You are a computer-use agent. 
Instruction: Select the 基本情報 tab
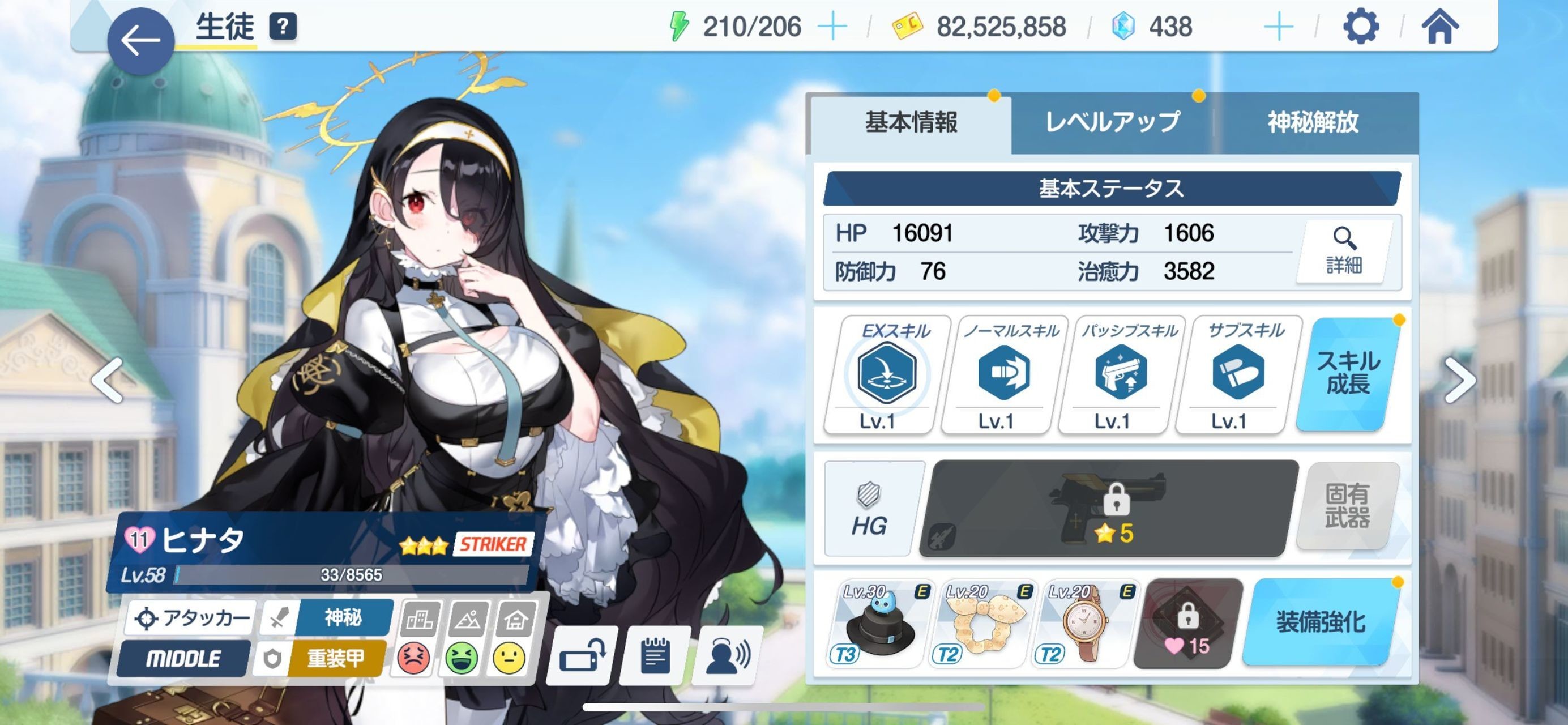point(911,122)
